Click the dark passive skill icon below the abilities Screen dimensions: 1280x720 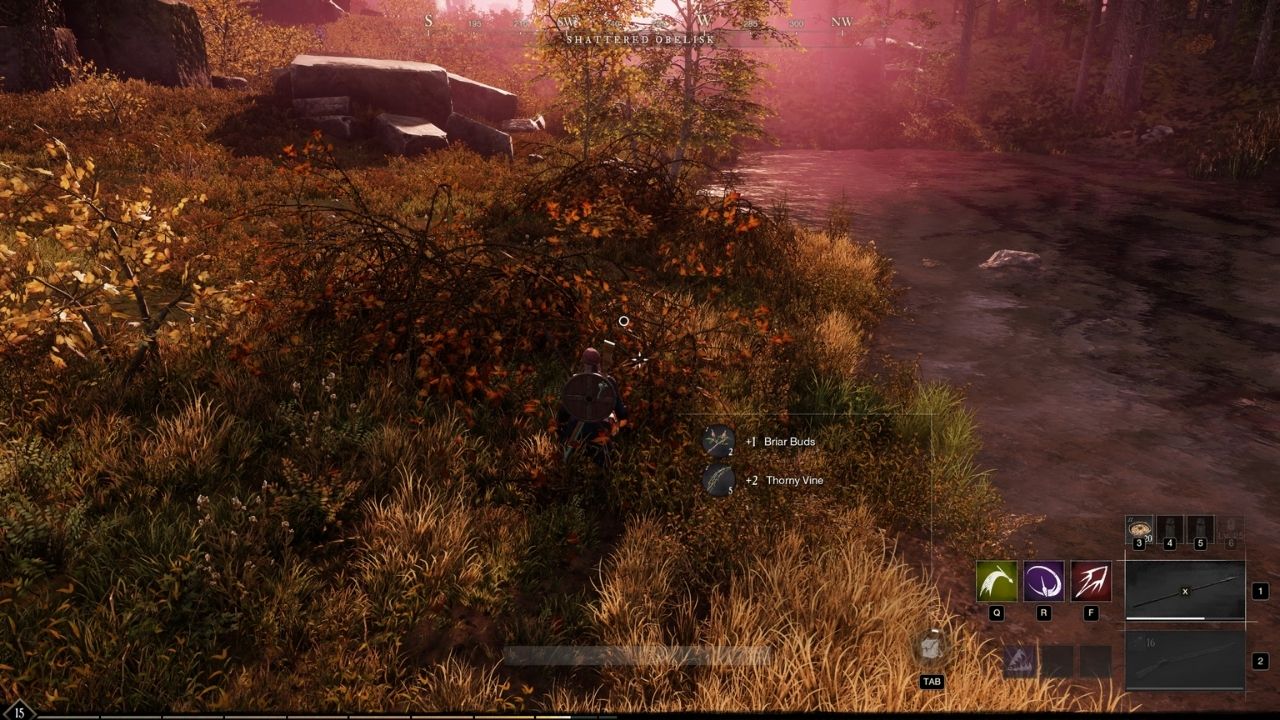(x=1019, y=659)
